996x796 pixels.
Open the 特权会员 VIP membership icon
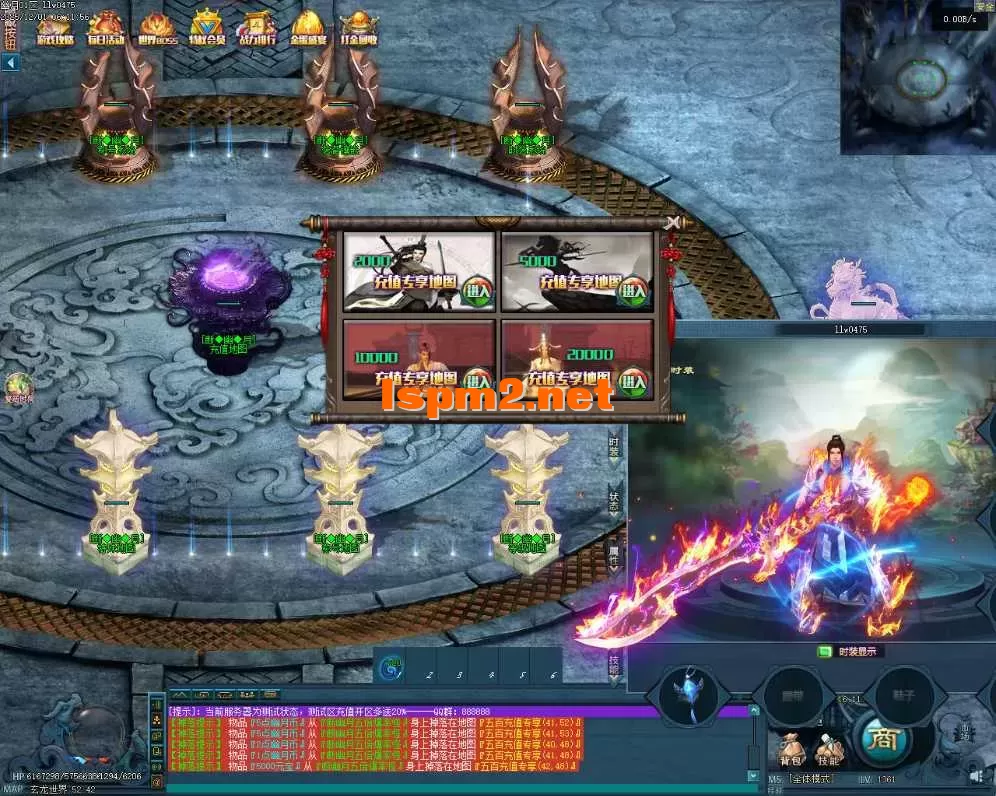208,29
